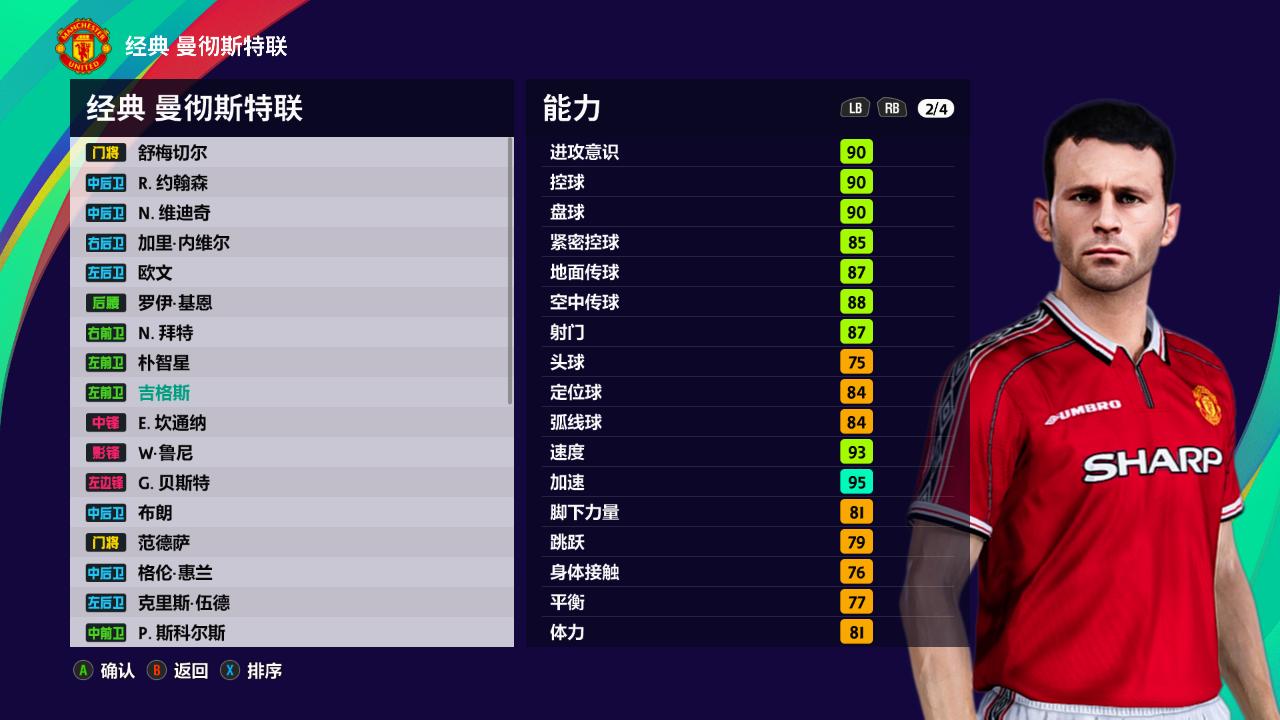1280x720 pixels.
Task: Pick 朴智星 from the player list
Action: tap(290, 363)
